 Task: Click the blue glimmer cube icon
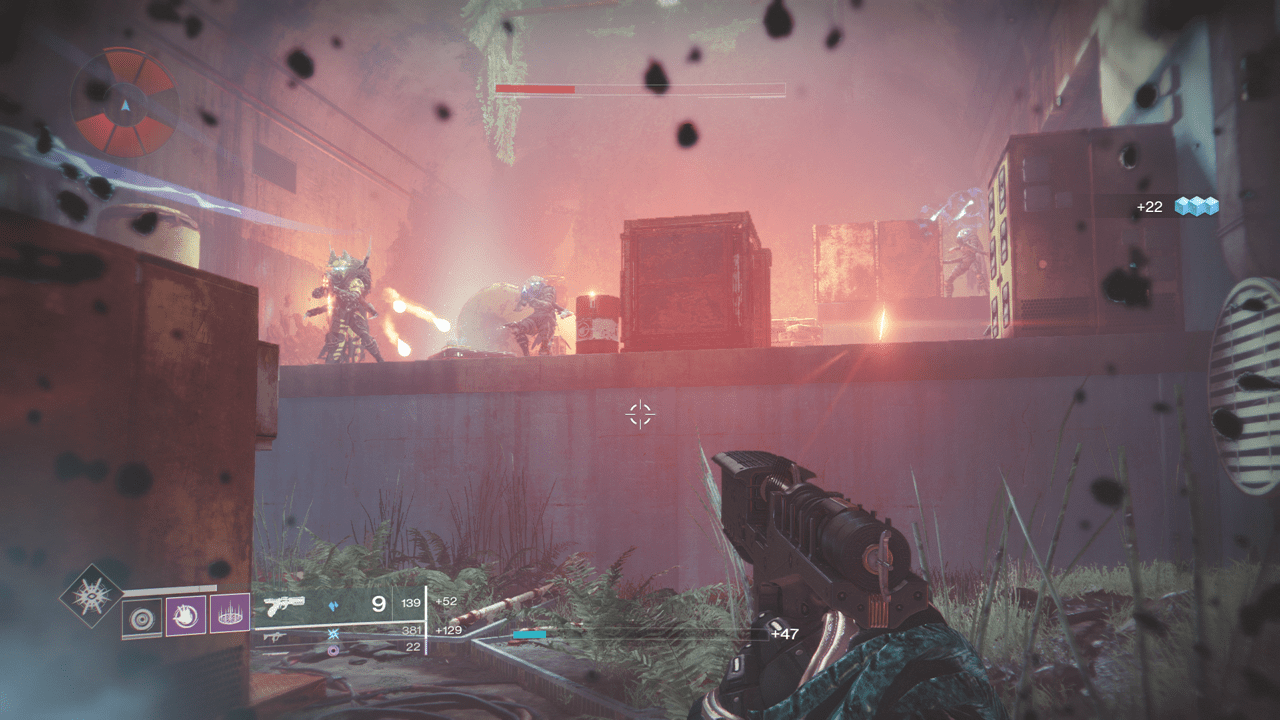1197,206
